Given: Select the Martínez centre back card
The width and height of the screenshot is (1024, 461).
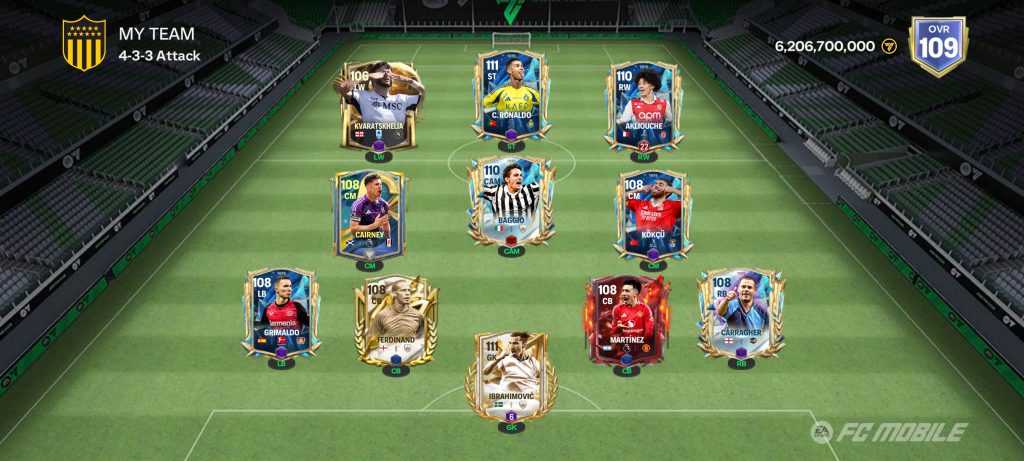Looking at the screenshot, I should tap(627, 323).
